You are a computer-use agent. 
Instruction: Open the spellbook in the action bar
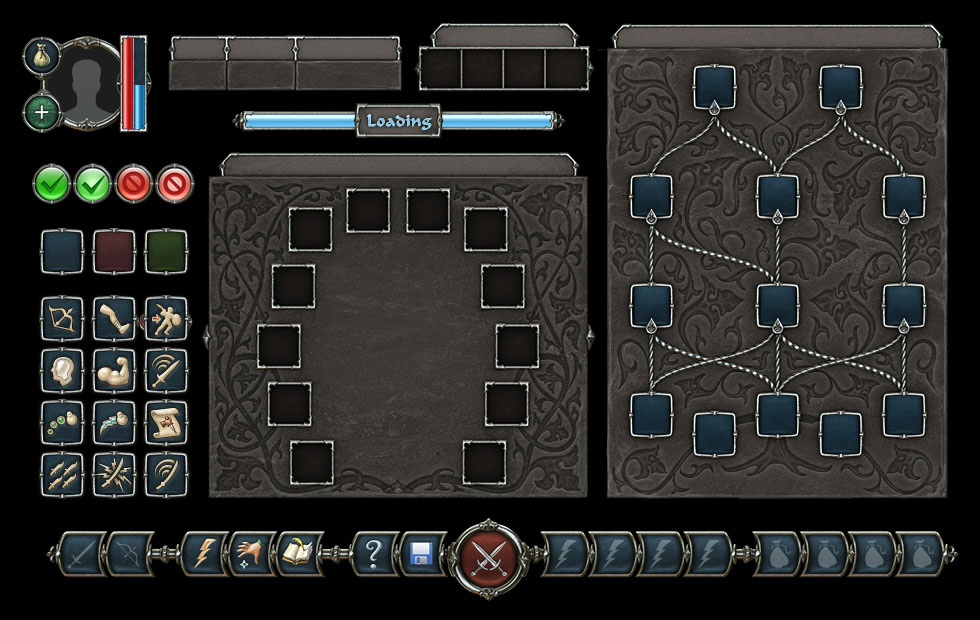(300, 552)
